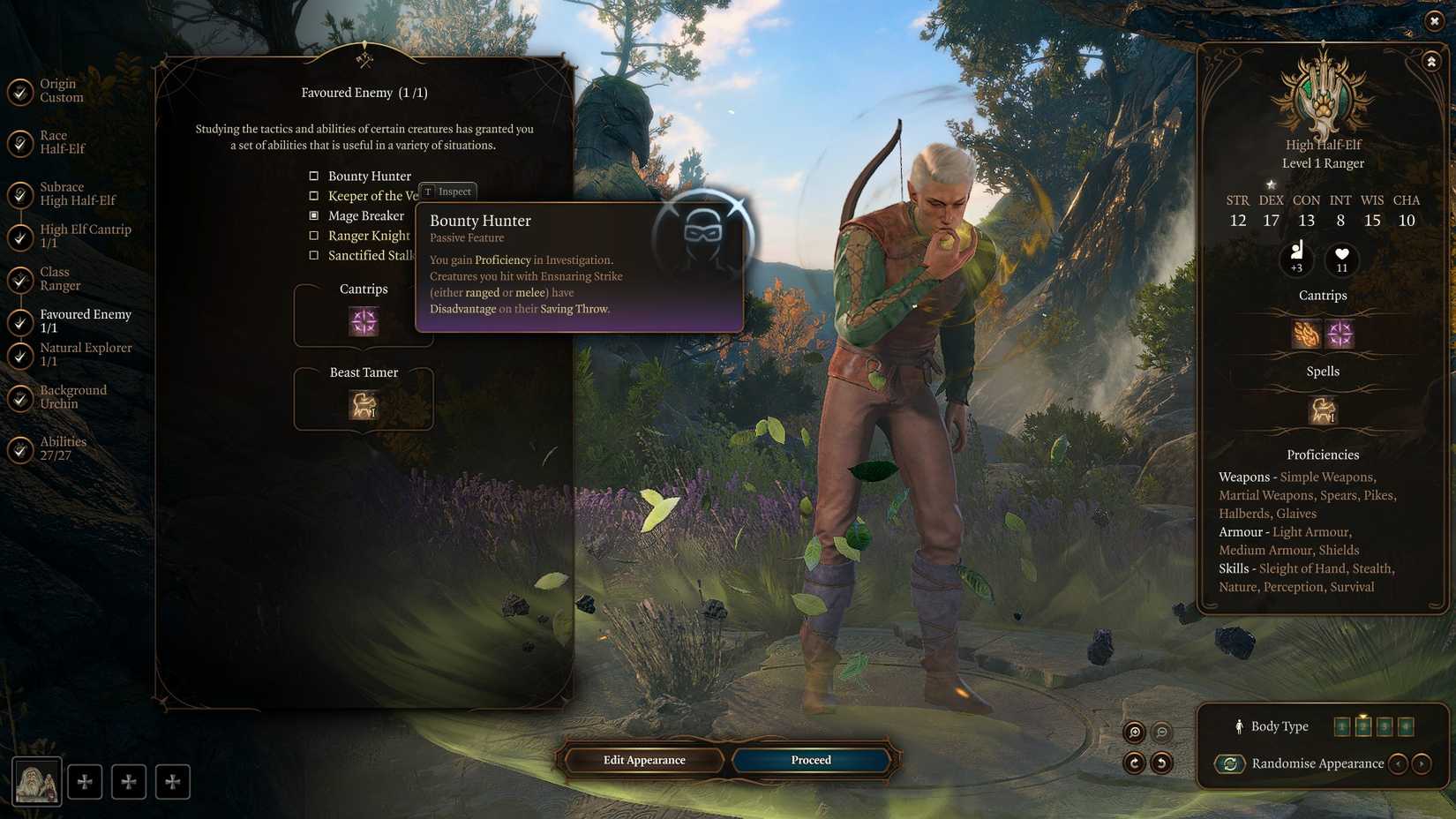The image size is (1456, 819).
Task: Check the Bounty Hunter checkbox
Action: point(313,176)
